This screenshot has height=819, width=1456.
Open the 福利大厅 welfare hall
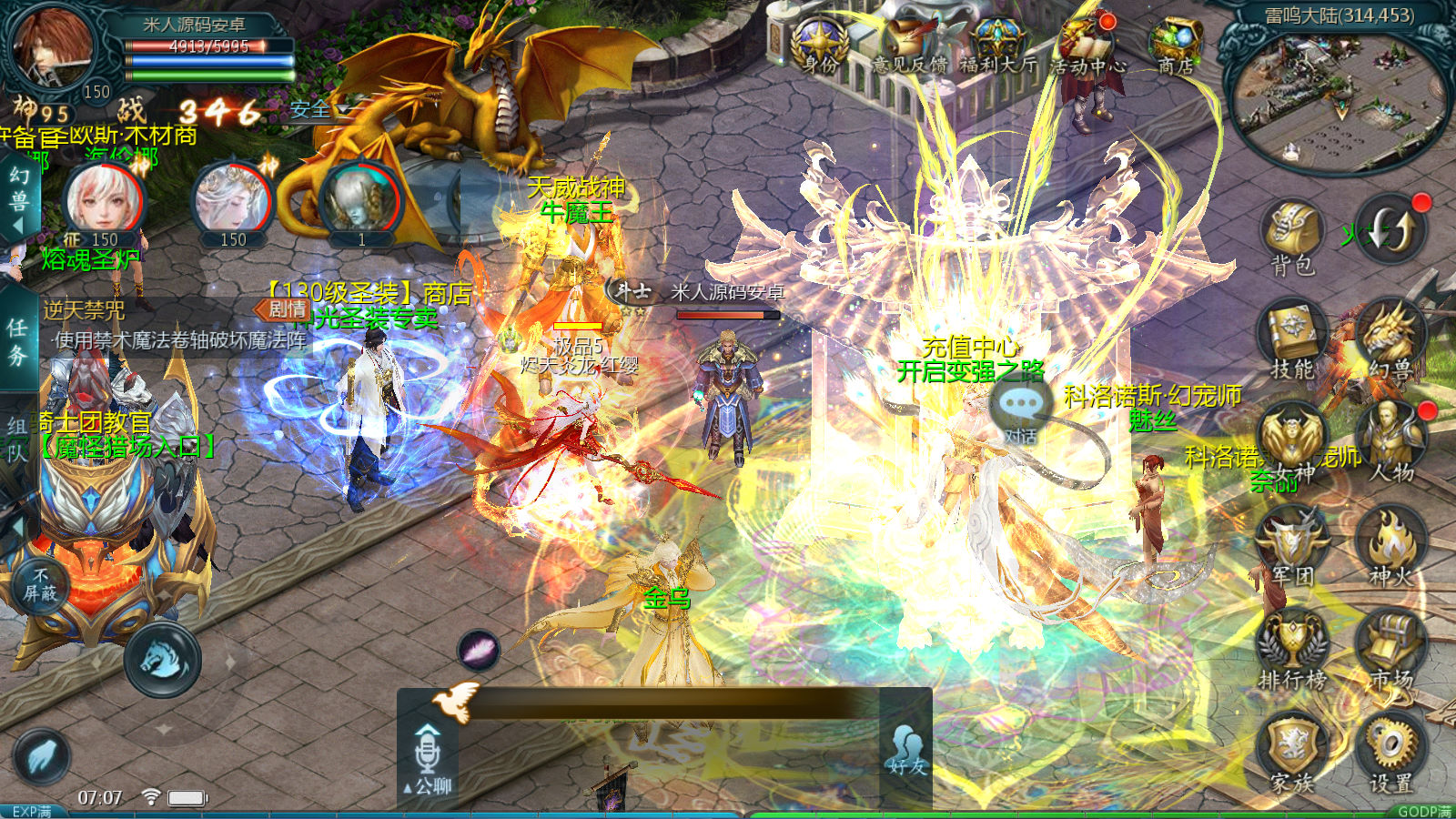point(998,44)
